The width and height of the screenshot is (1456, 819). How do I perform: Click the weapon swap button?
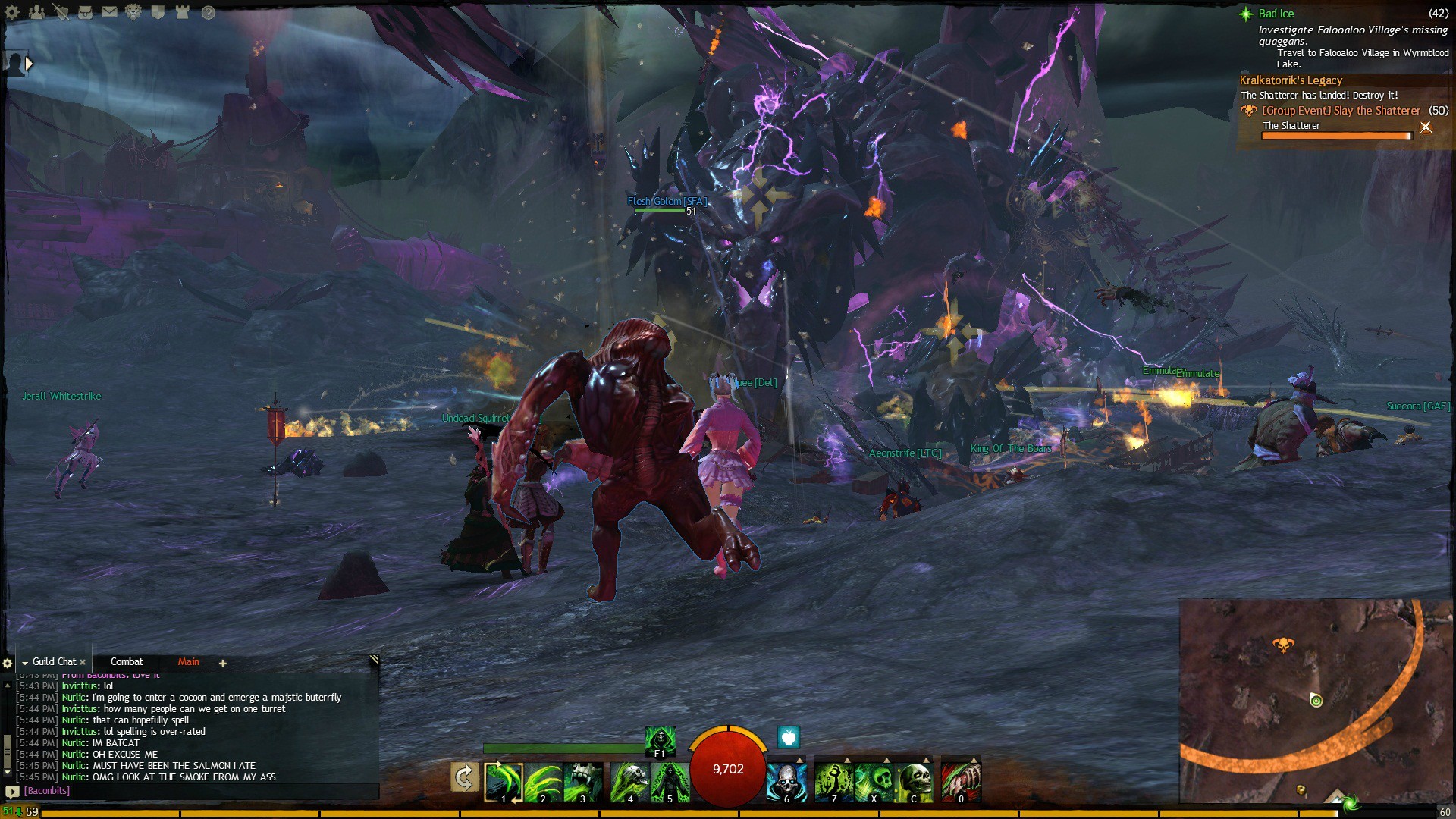[x=464, y=777]
